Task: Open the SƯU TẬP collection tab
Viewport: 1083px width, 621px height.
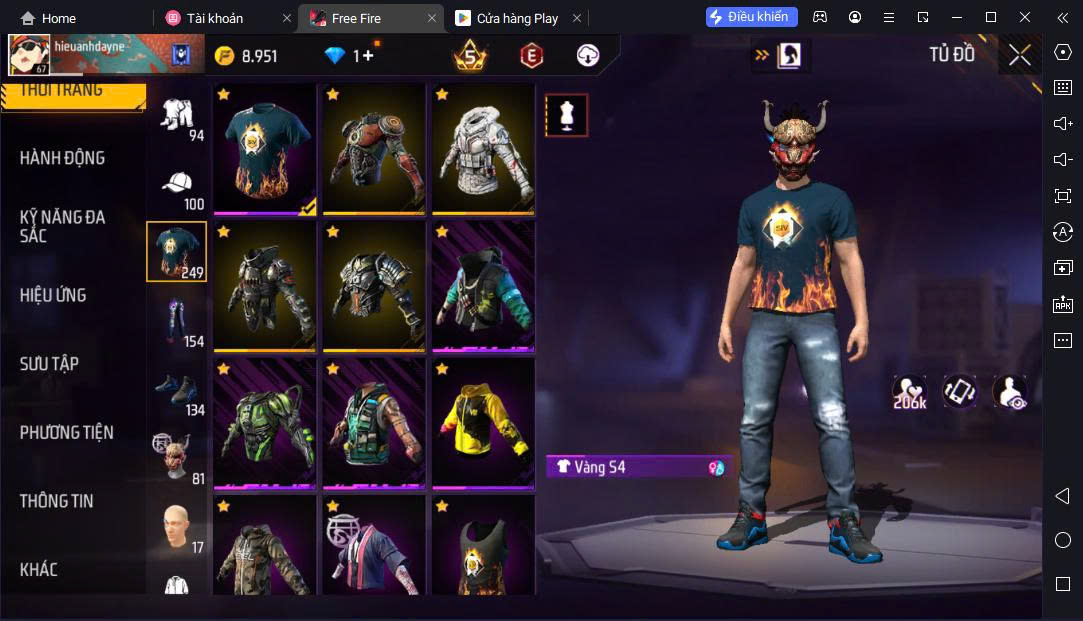Action: [x=49, y=364]
